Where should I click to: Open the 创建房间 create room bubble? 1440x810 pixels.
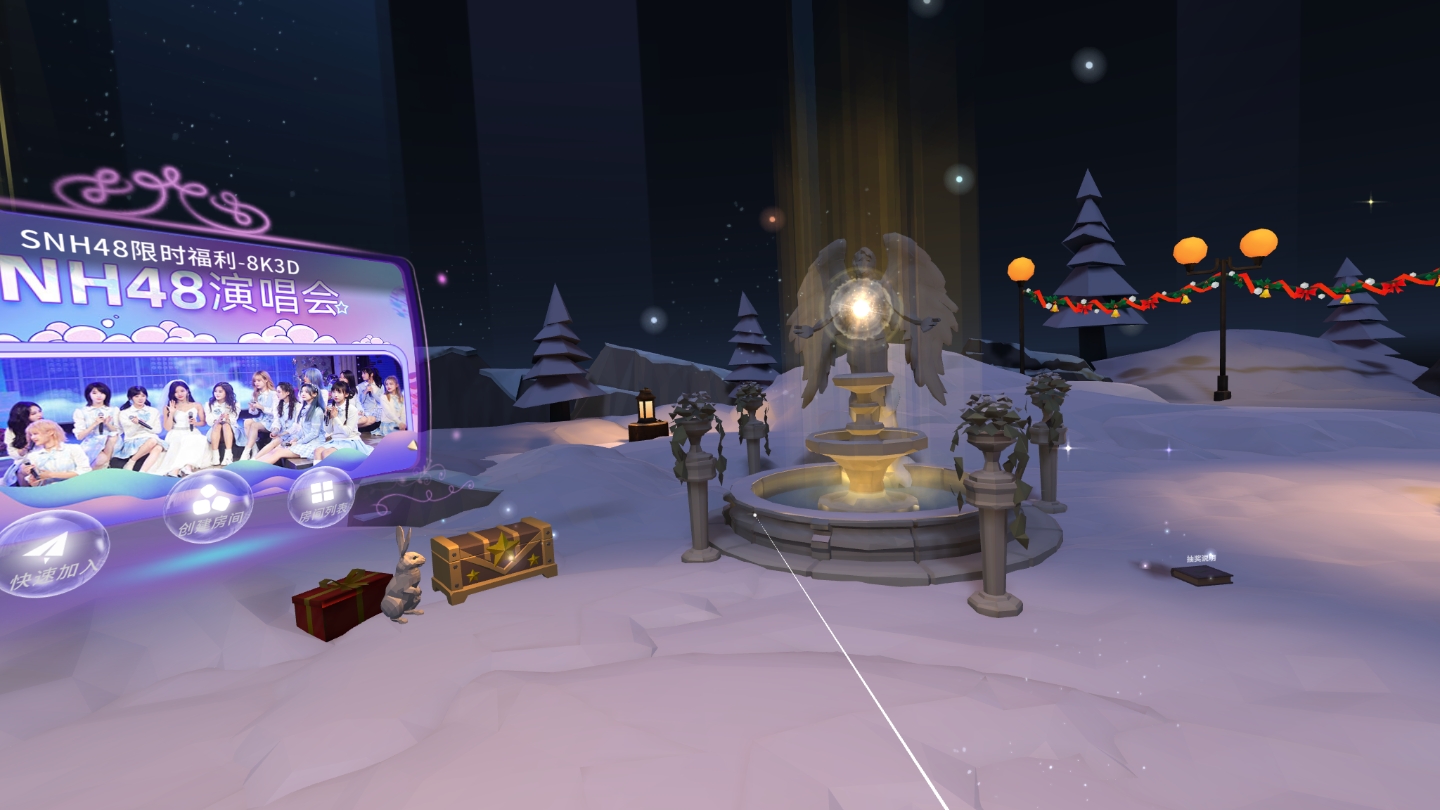pyautogui.click(x=209, y=506)
